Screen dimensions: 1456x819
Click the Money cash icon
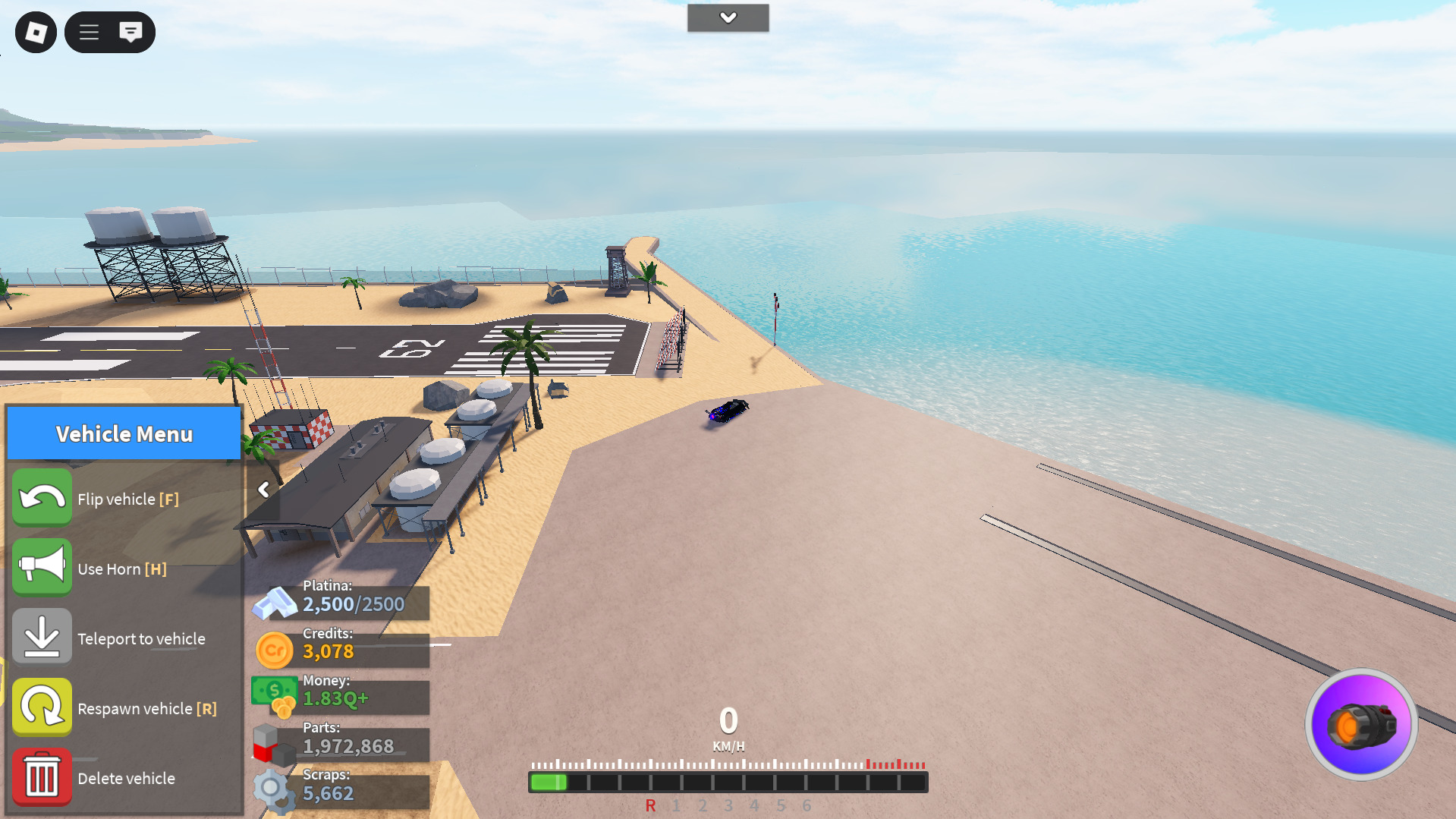coord(274,695)
